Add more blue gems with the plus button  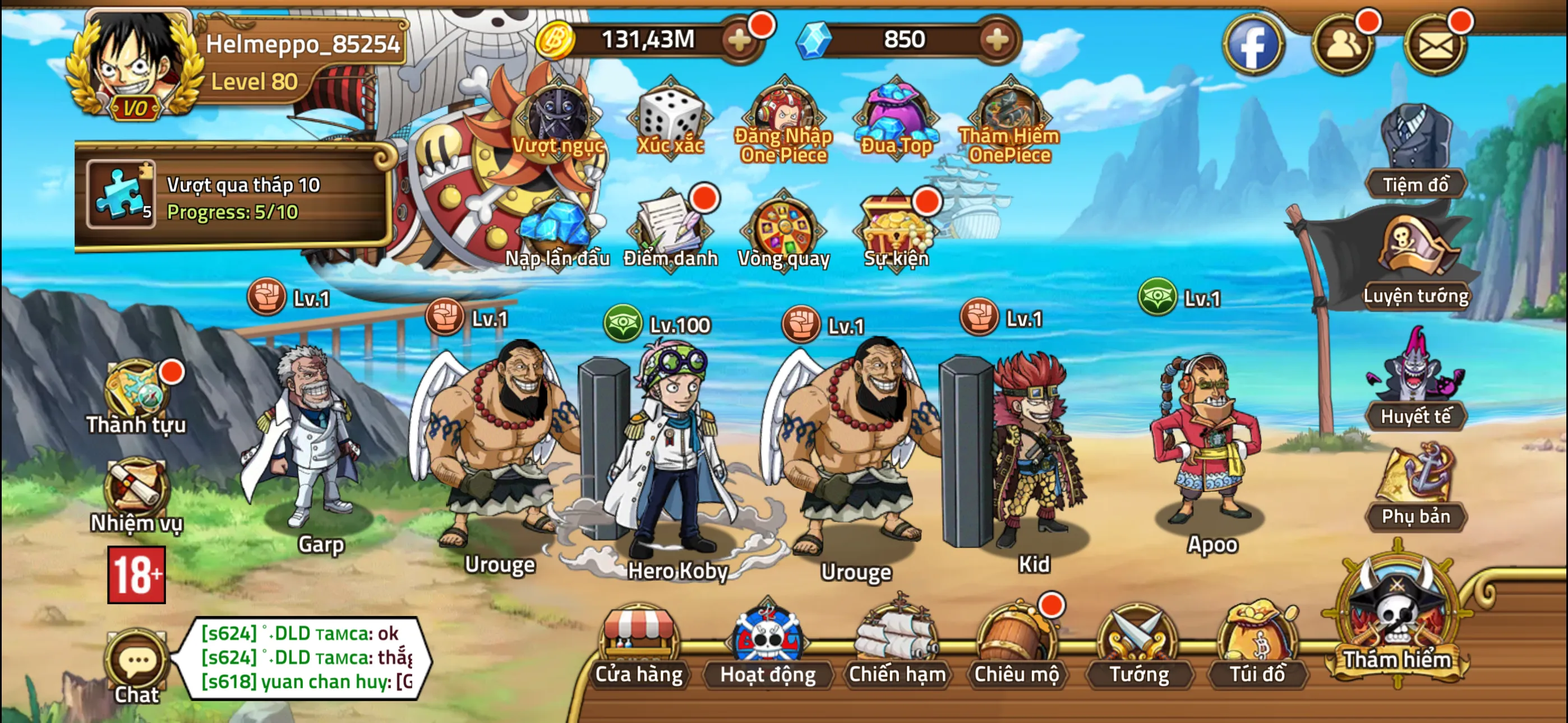pyautogui.click(x=996, y=41)
